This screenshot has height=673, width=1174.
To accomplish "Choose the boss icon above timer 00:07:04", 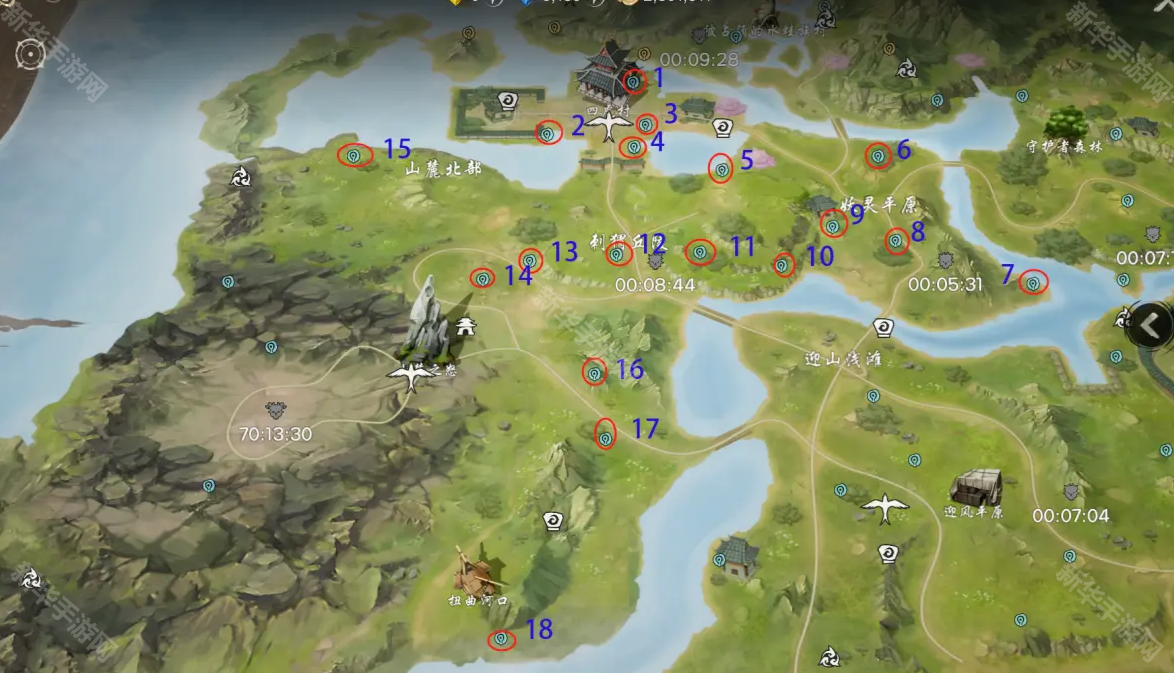I will pos(1072,492).
